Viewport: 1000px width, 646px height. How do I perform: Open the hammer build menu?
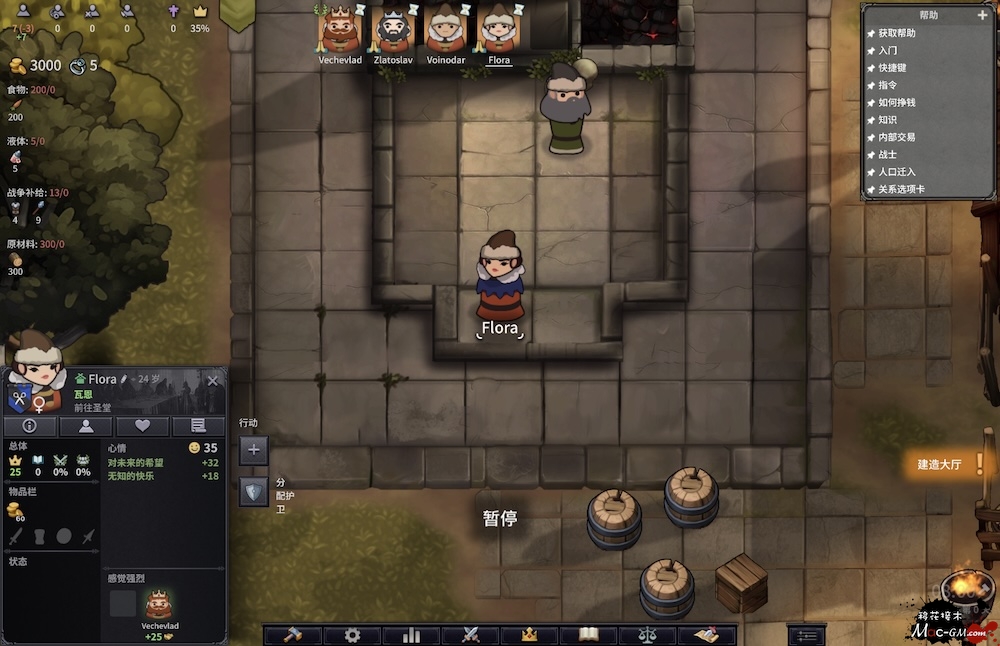tap(294, 635)
